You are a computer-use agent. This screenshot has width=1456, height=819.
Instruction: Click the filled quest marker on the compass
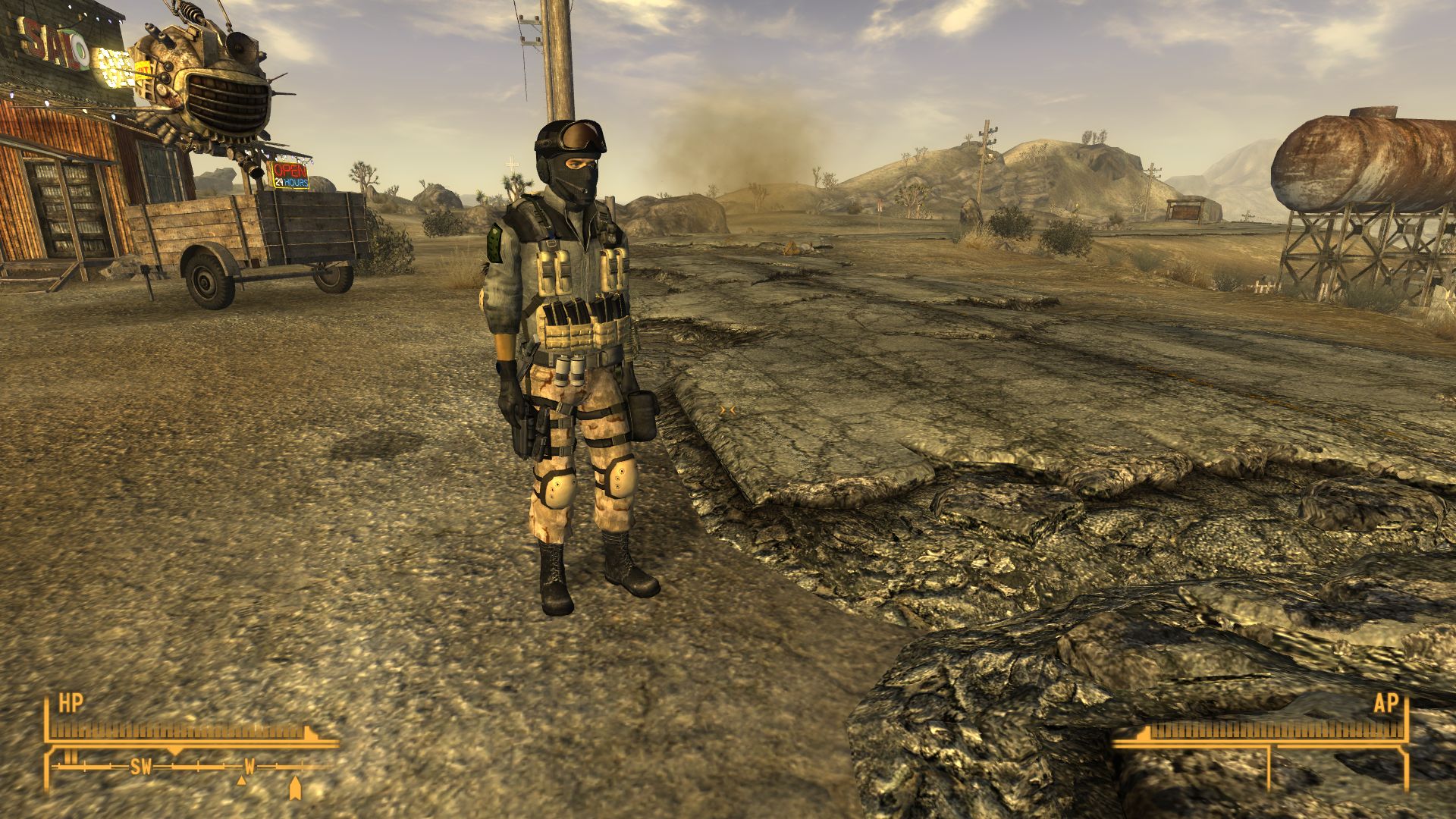coord(294,788)
